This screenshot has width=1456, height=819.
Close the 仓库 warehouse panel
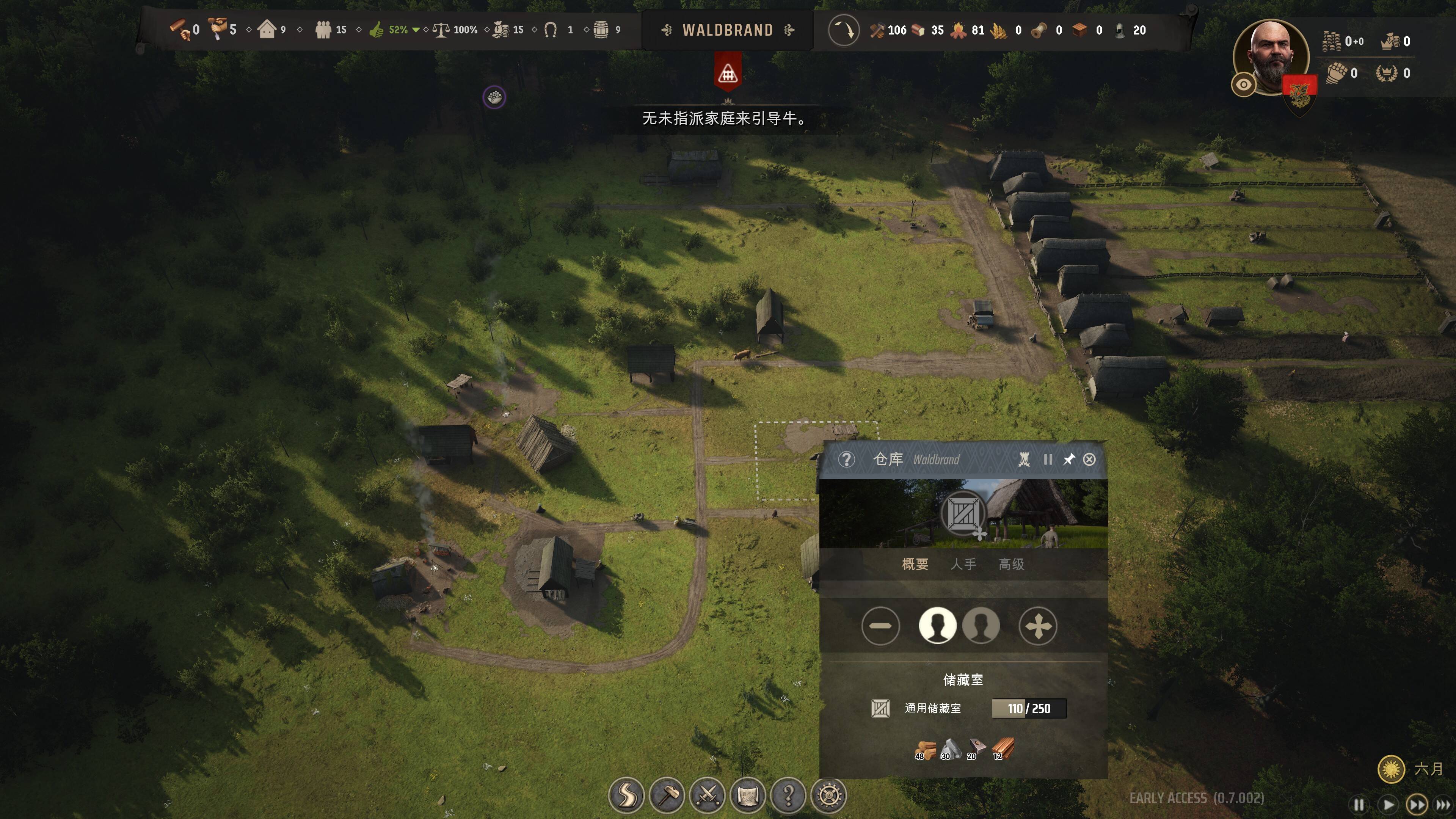click(x=1089, y=460)
